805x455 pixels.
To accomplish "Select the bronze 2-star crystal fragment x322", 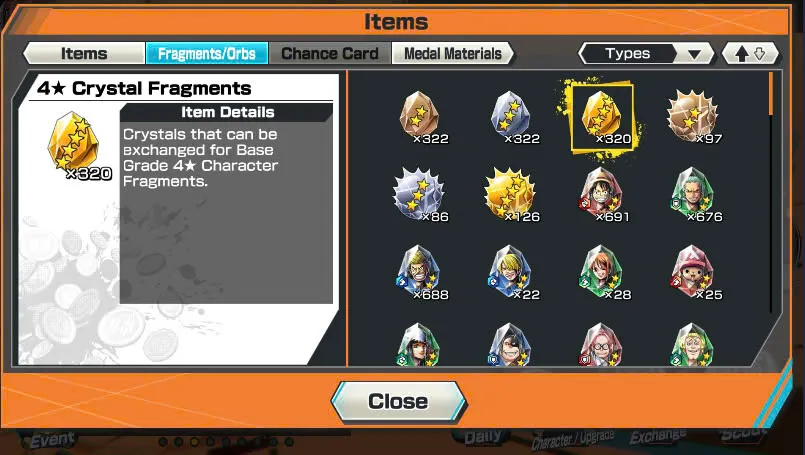I will click(x=418, y=115).
